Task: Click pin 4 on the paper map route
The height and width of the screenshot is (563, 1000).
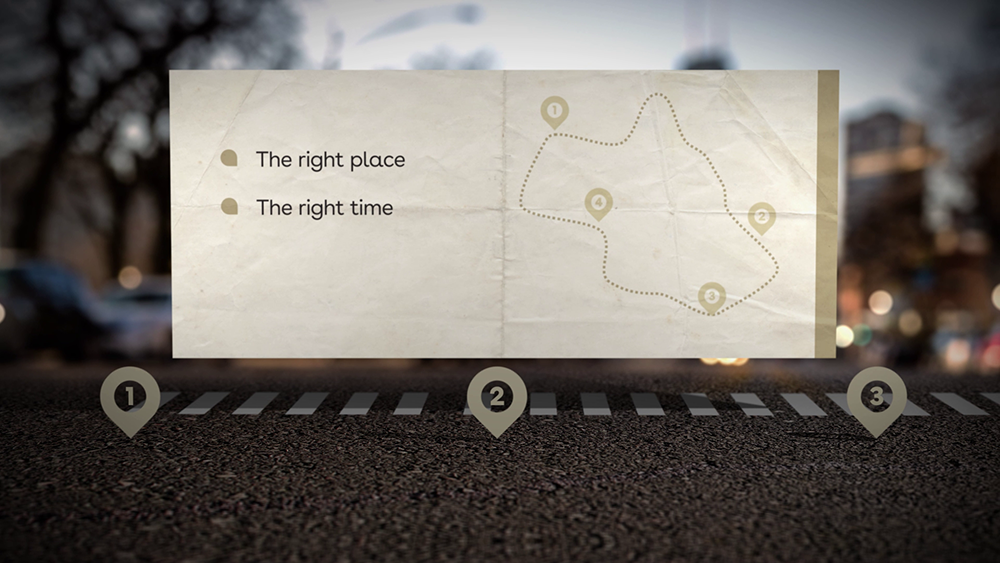Action: pos(598,203)
